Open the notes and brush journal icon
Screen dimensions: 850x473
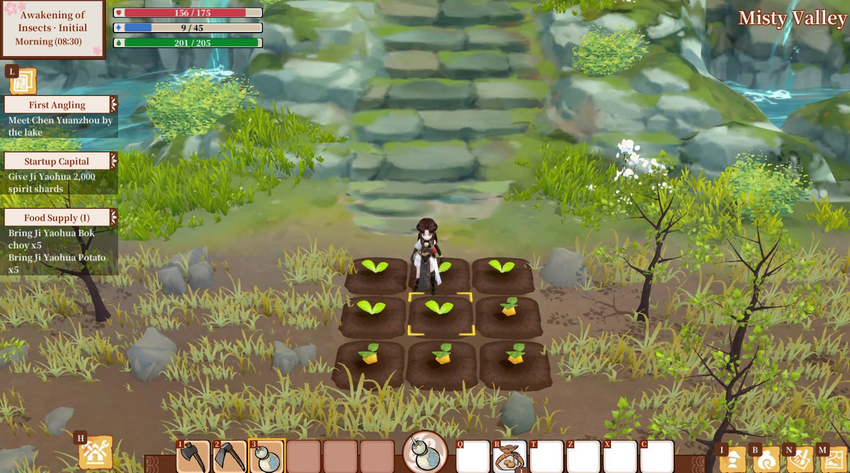tap(799, 459)
